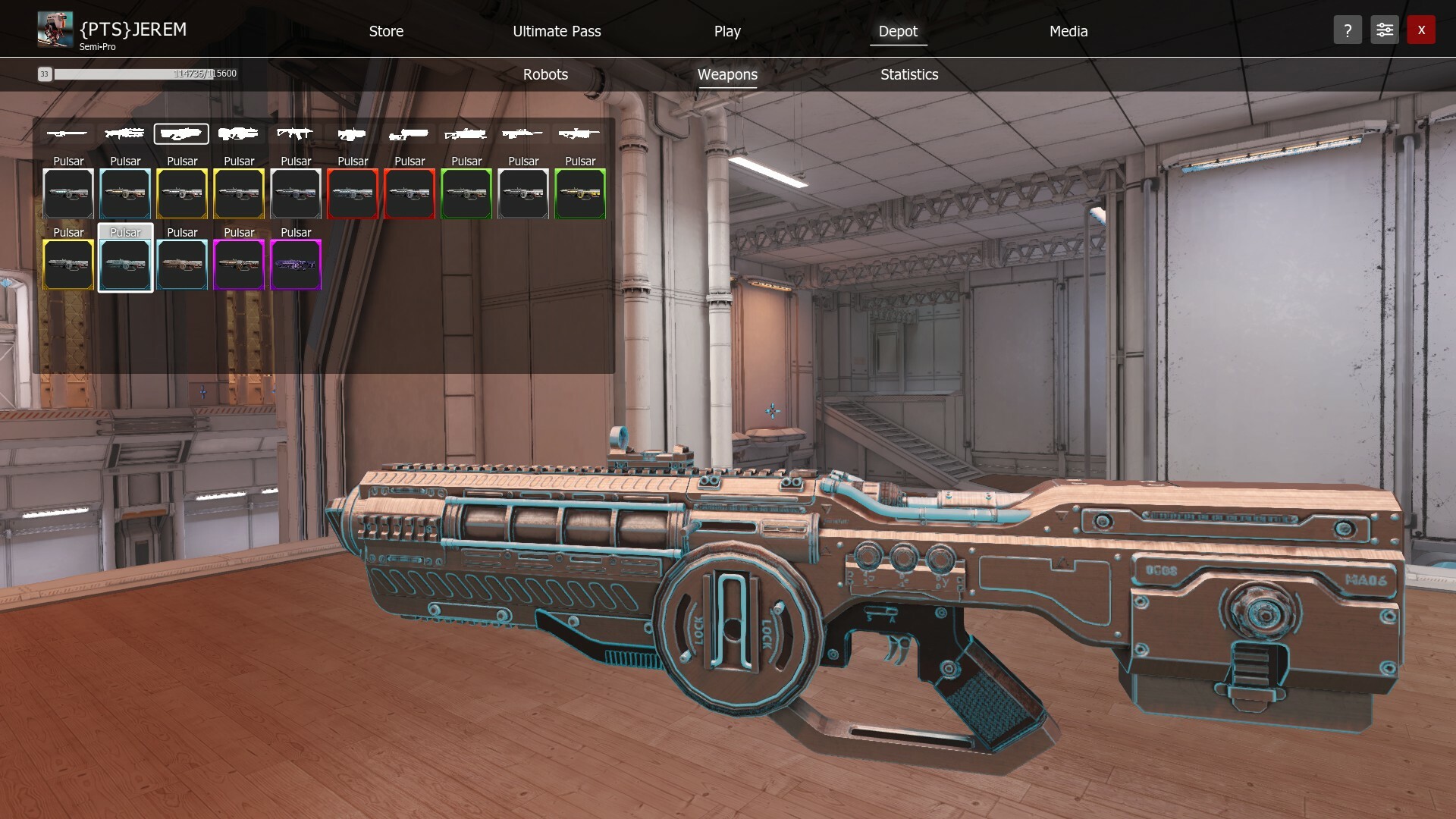Open the settings sliders icon near top right

point(1384,30)
